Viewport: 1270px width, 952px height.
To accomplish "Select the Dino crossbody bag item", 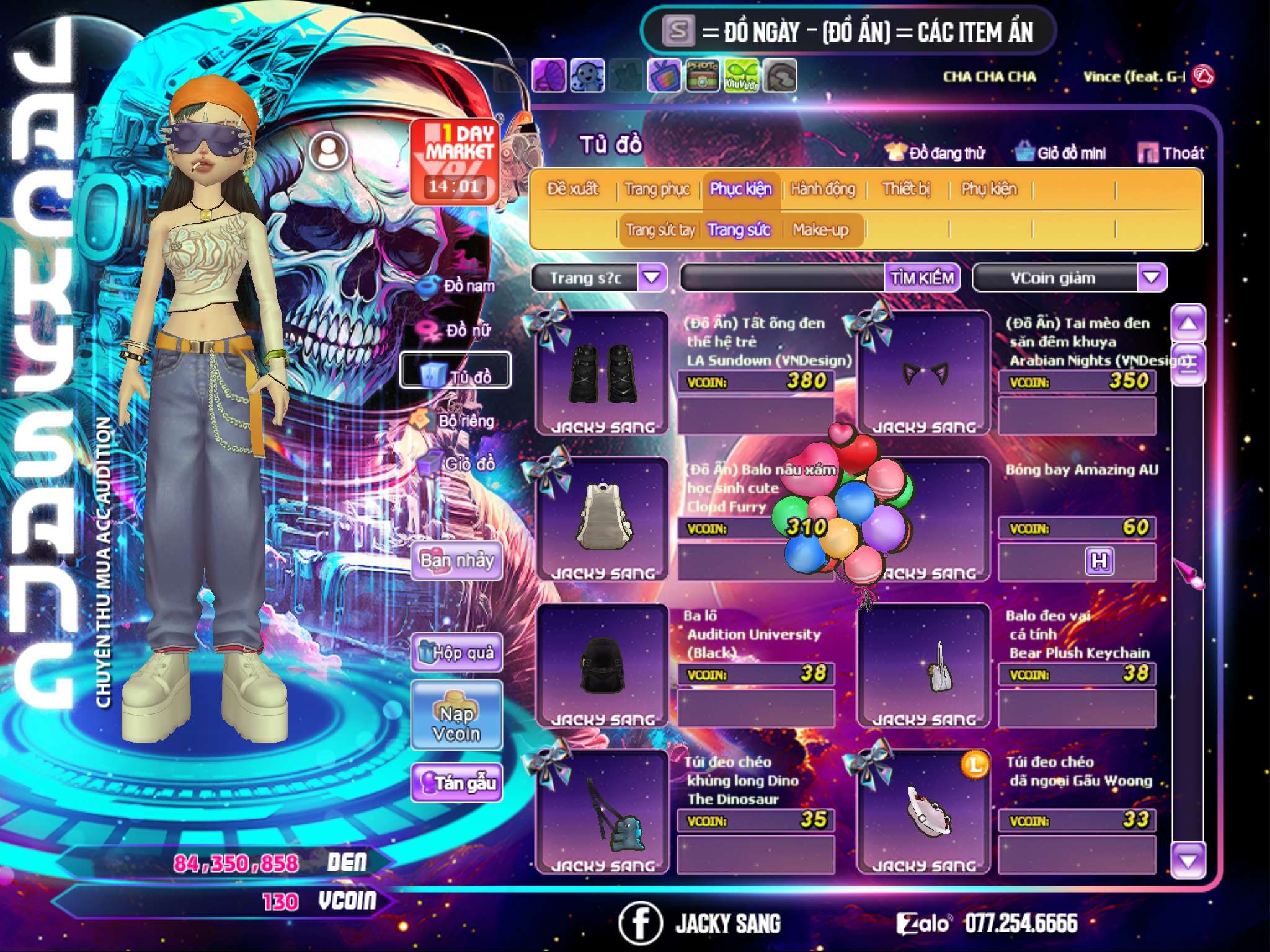I will (602, 812).
